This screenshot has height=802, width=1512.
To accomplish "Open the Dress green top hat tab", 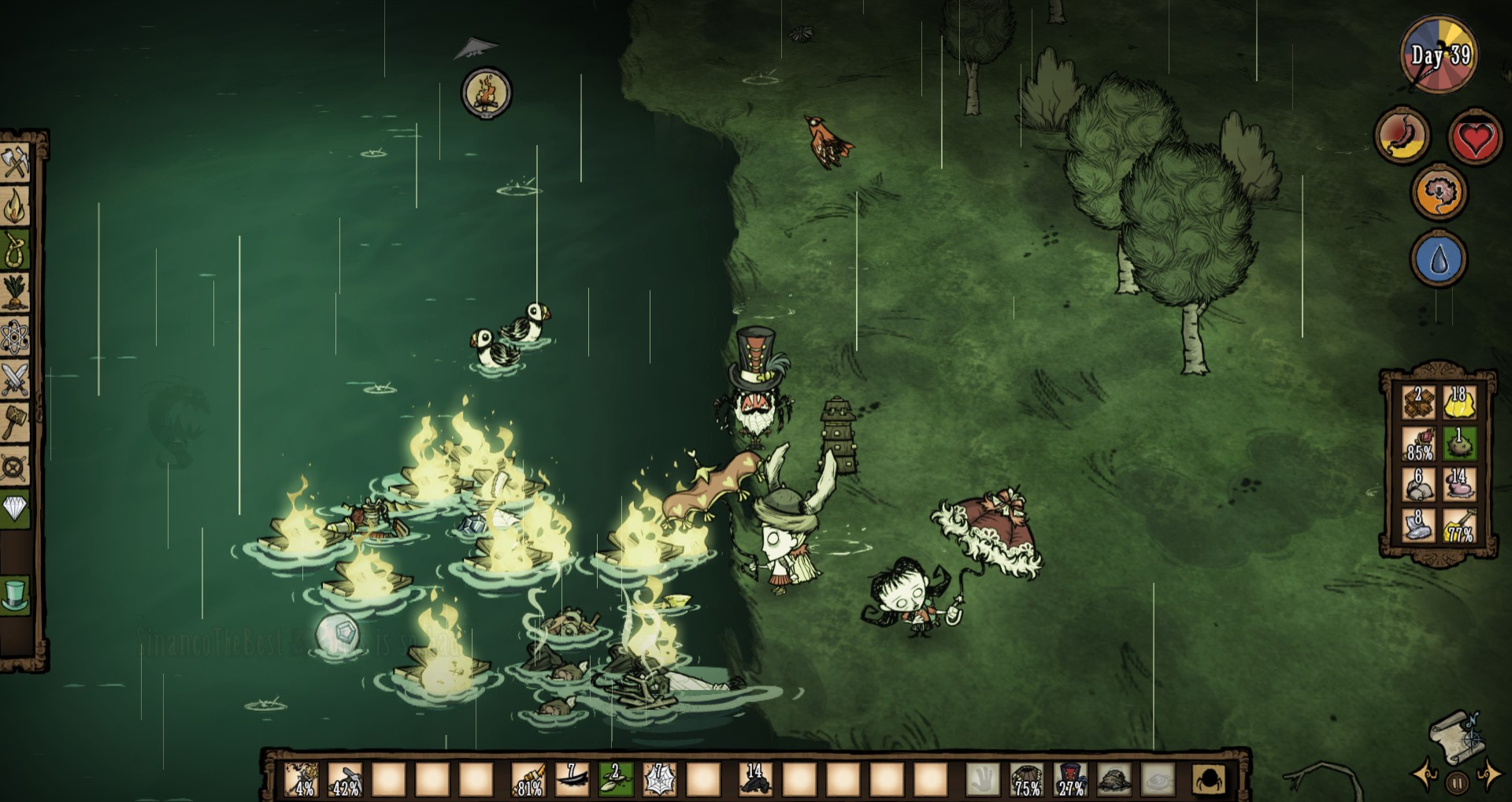I will (15, 596).
